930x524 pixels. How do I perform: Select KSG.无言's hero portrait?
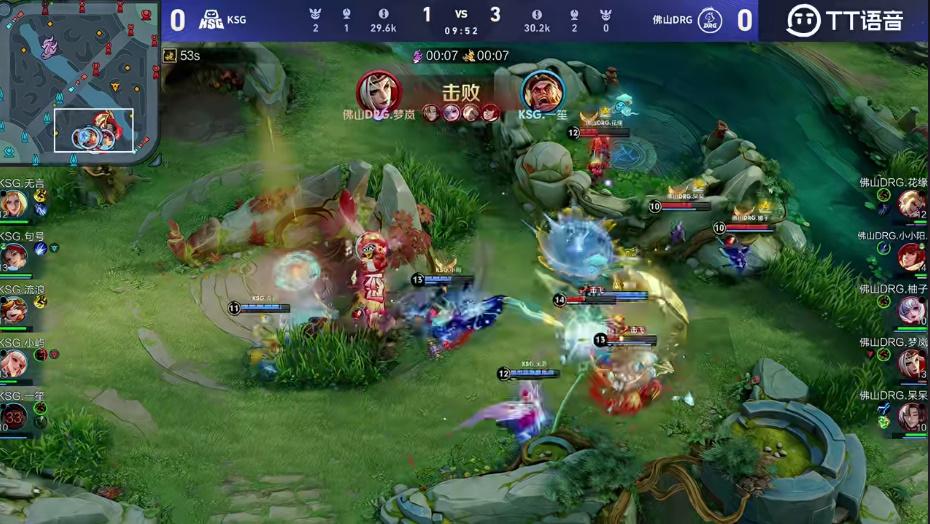(x=14, y=203)
